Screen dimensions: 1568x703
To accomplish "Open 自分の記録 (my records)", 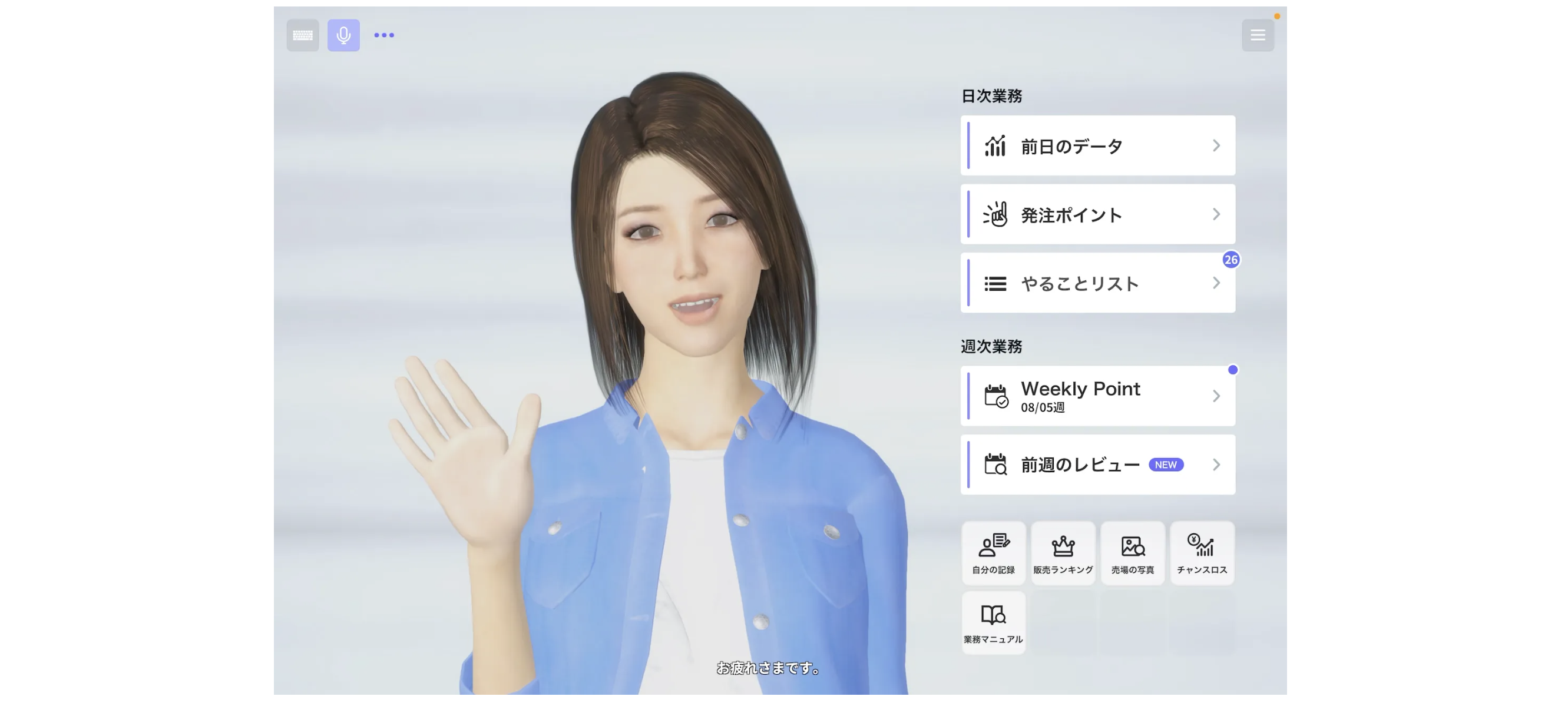I will [x=993, y=553].
